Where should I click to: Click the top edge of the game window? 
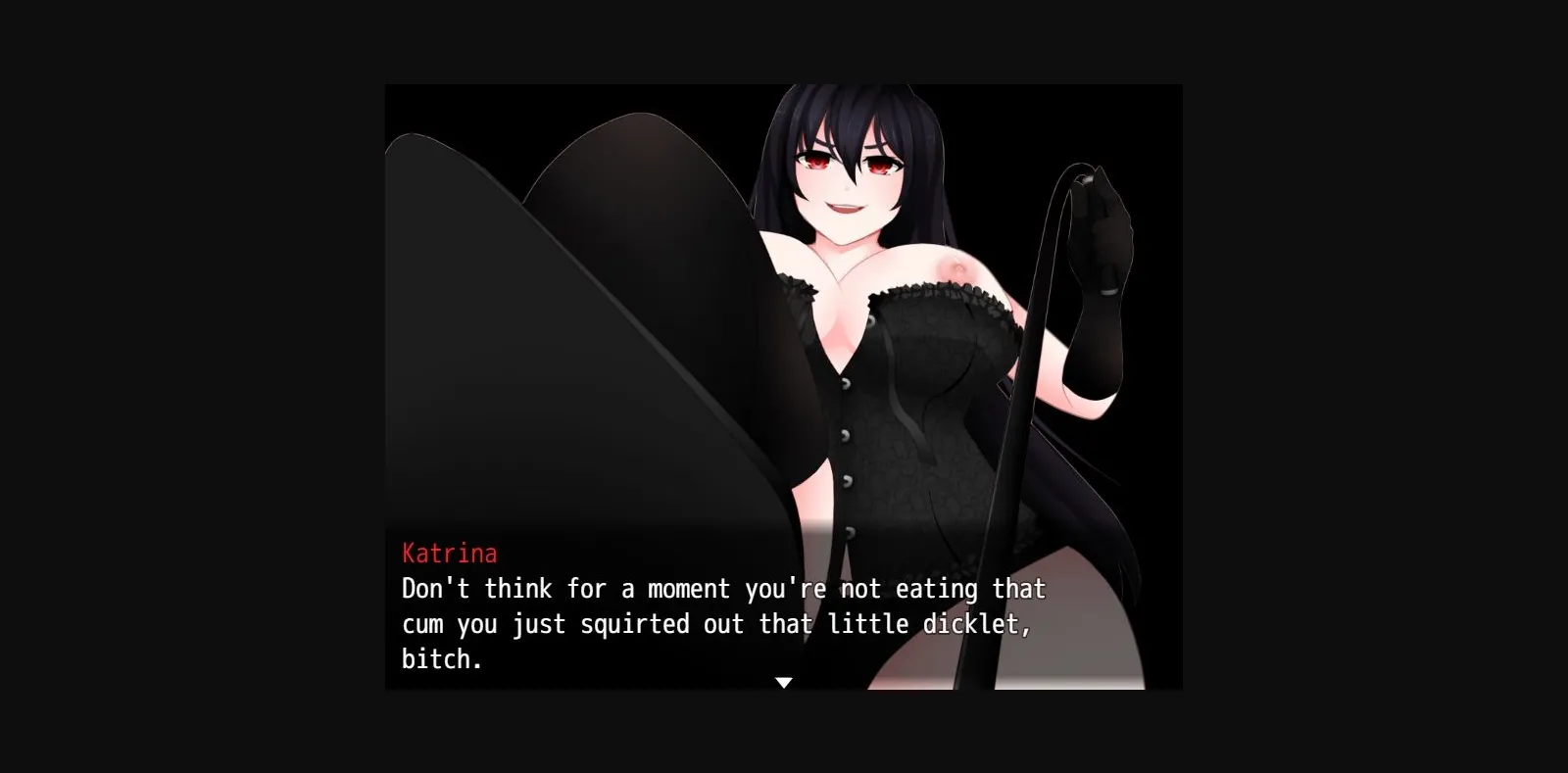tap(784, 86)
